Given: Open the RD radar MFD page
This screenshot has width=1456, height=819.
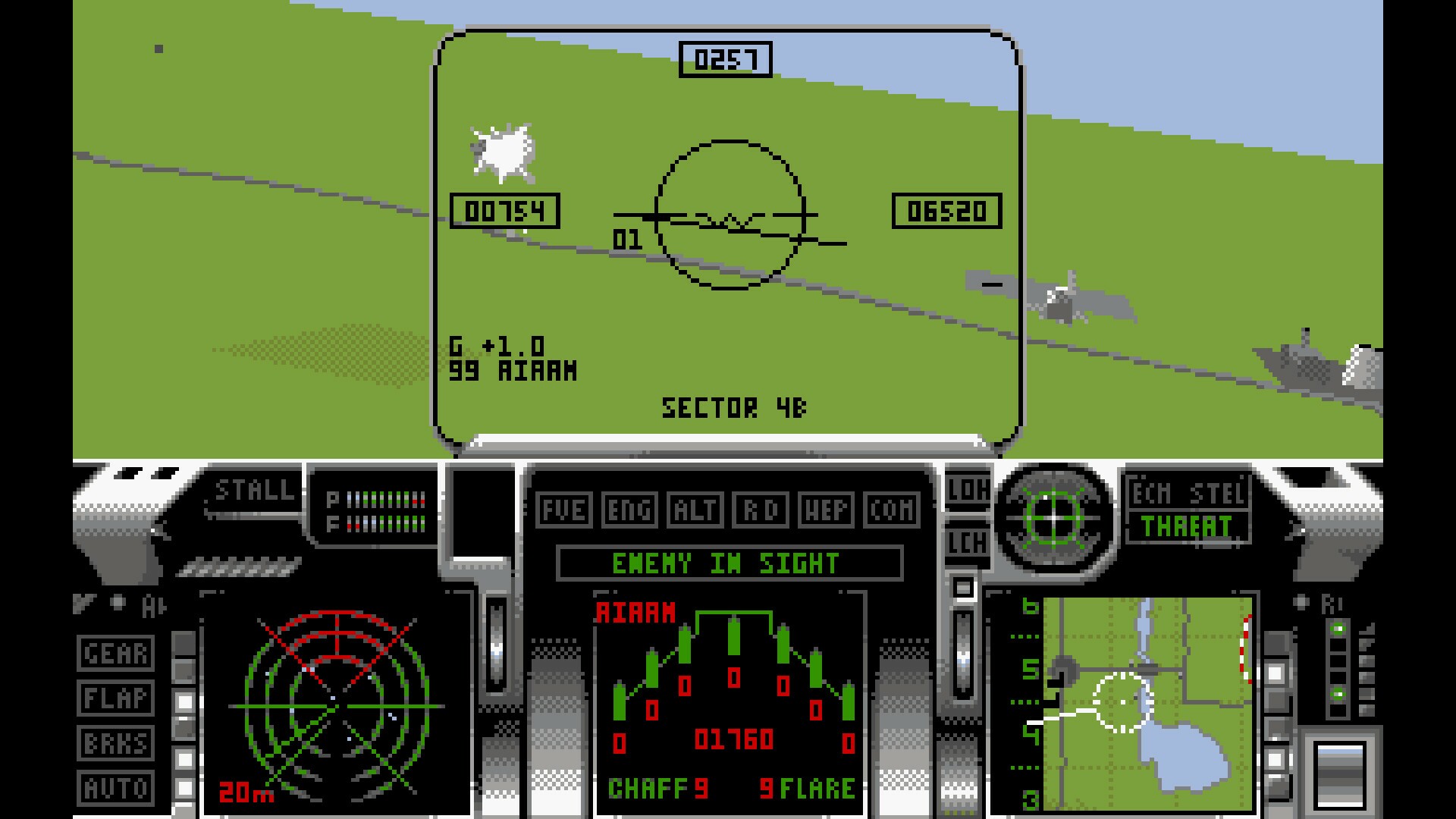Looking at the screenshot, I should [759, 511].
